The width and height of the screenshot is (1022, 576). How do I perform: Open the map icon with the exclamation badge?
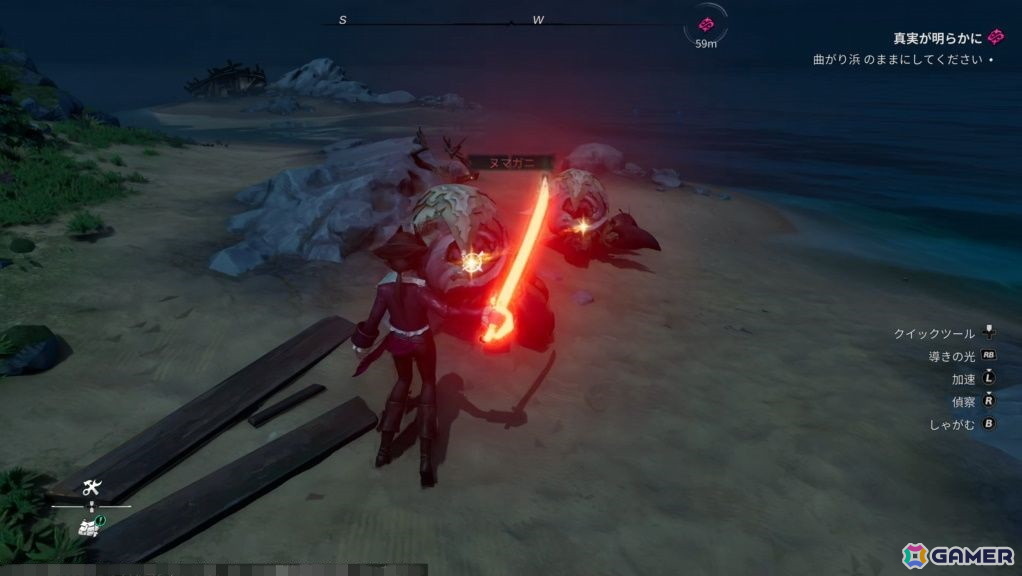[x=91, y=524]
